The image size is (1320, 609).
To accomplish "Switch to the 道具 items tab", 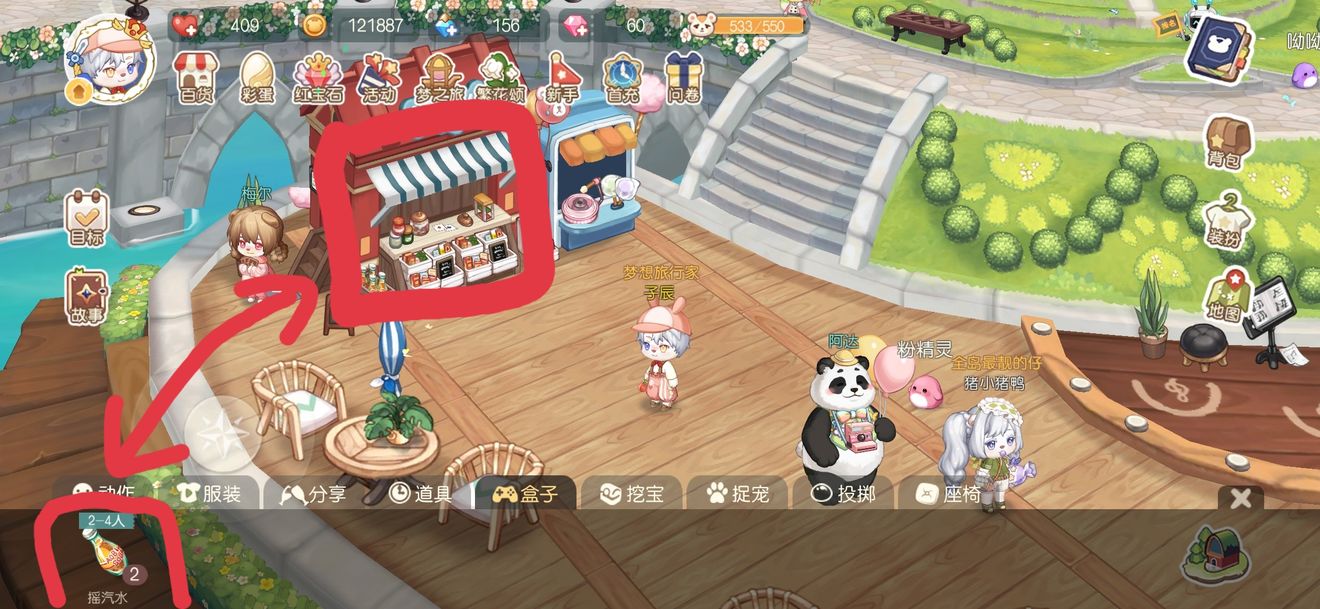I will [421, 494].
